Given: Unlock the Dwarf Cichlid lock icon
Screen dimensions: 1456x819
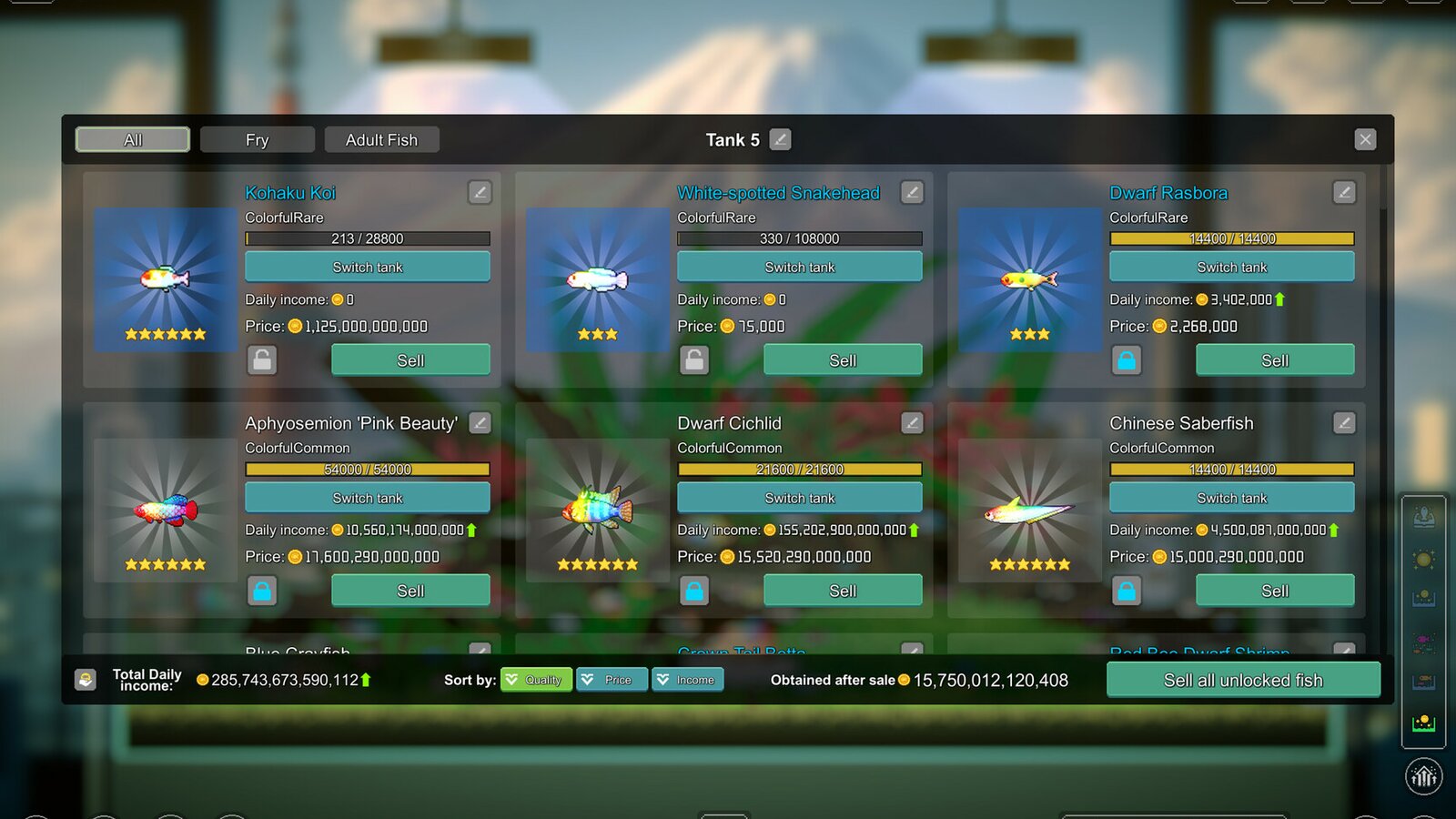Looking at the screenshot, I should point(694,591).
